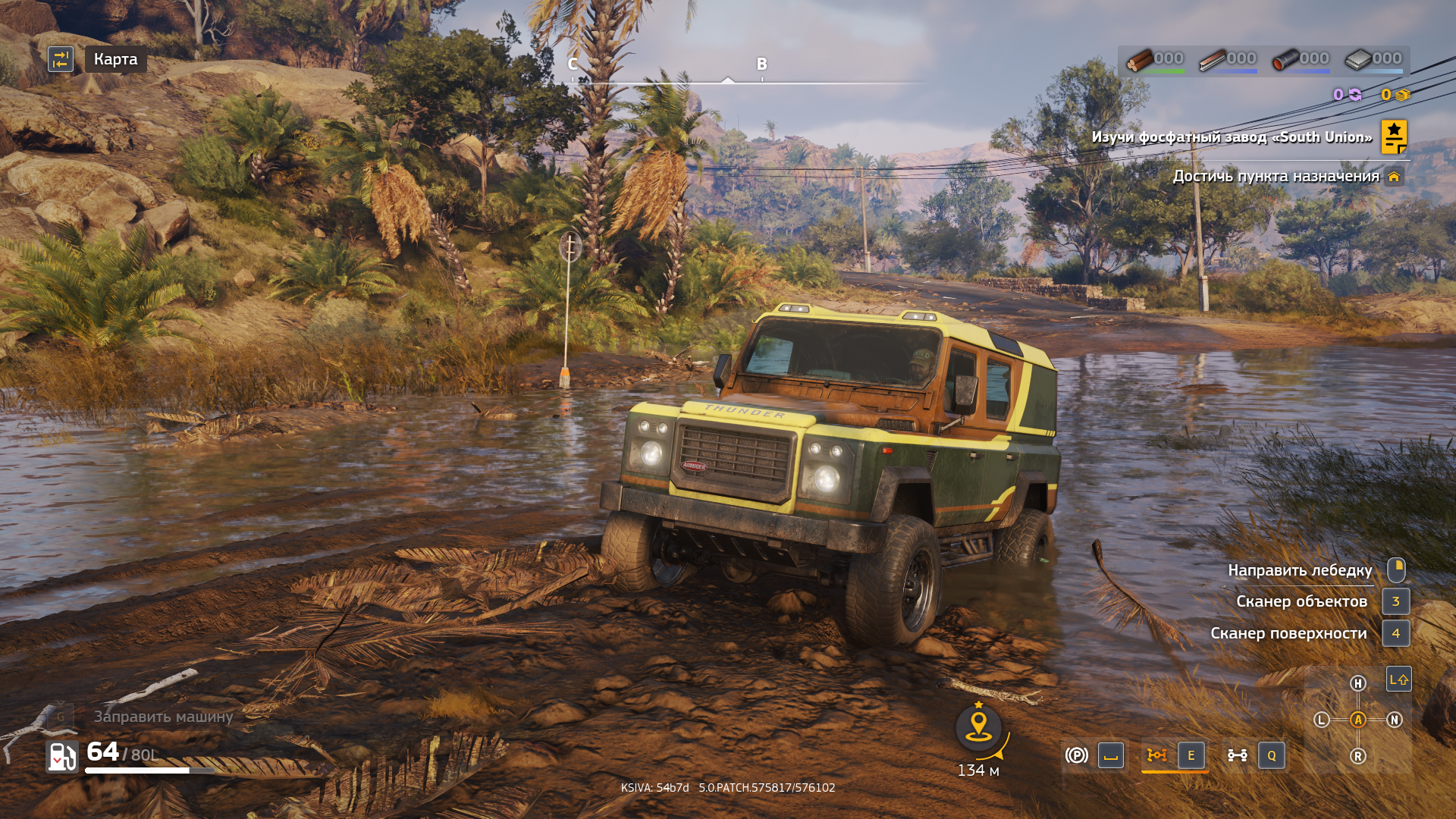Shift to low gear L on selector
The width and height of the screenshot is (1456, 819).
click(1322, 720)
